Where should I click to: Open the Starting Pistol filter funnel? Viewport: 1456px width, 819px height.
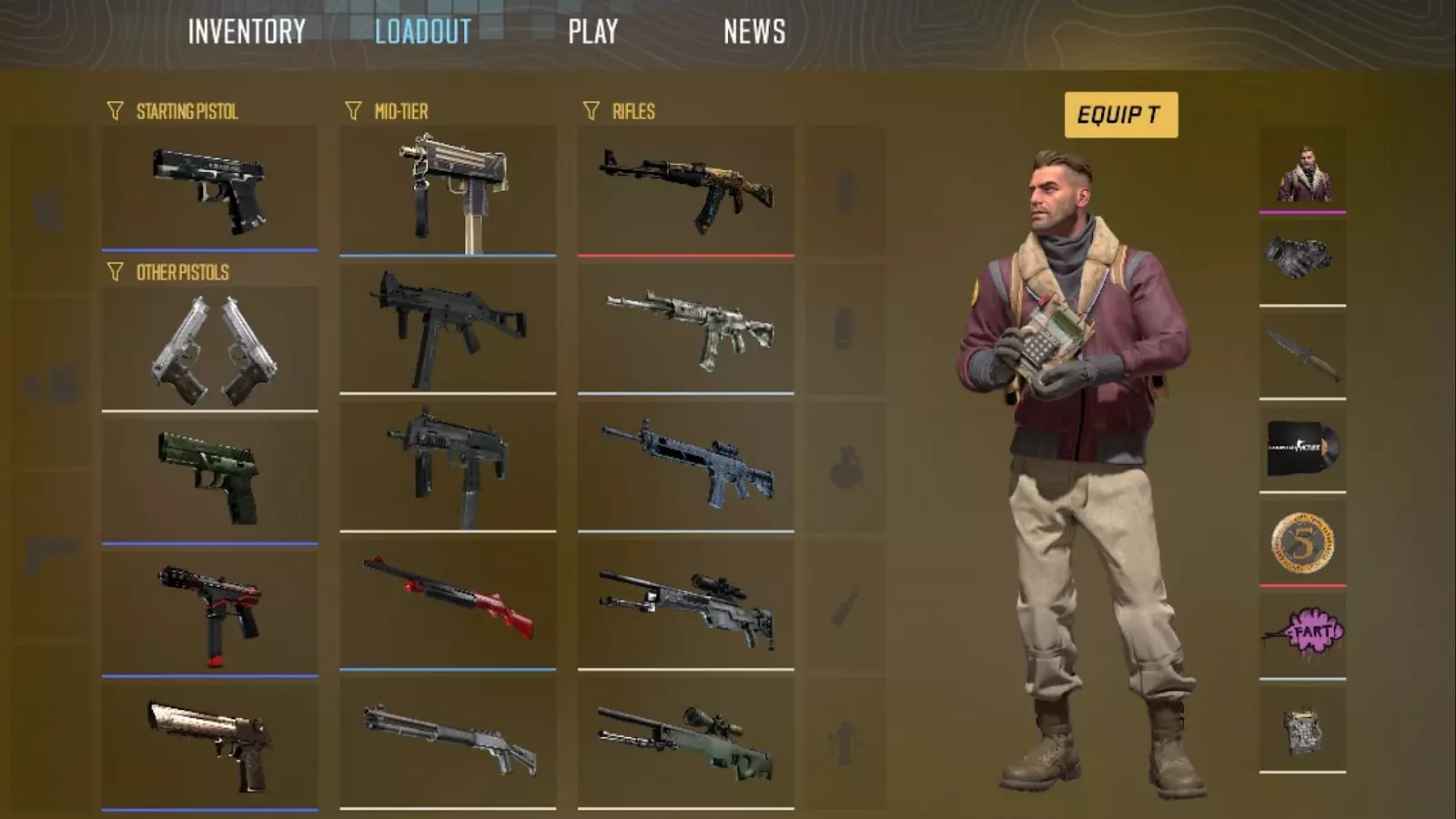point(115,111)
